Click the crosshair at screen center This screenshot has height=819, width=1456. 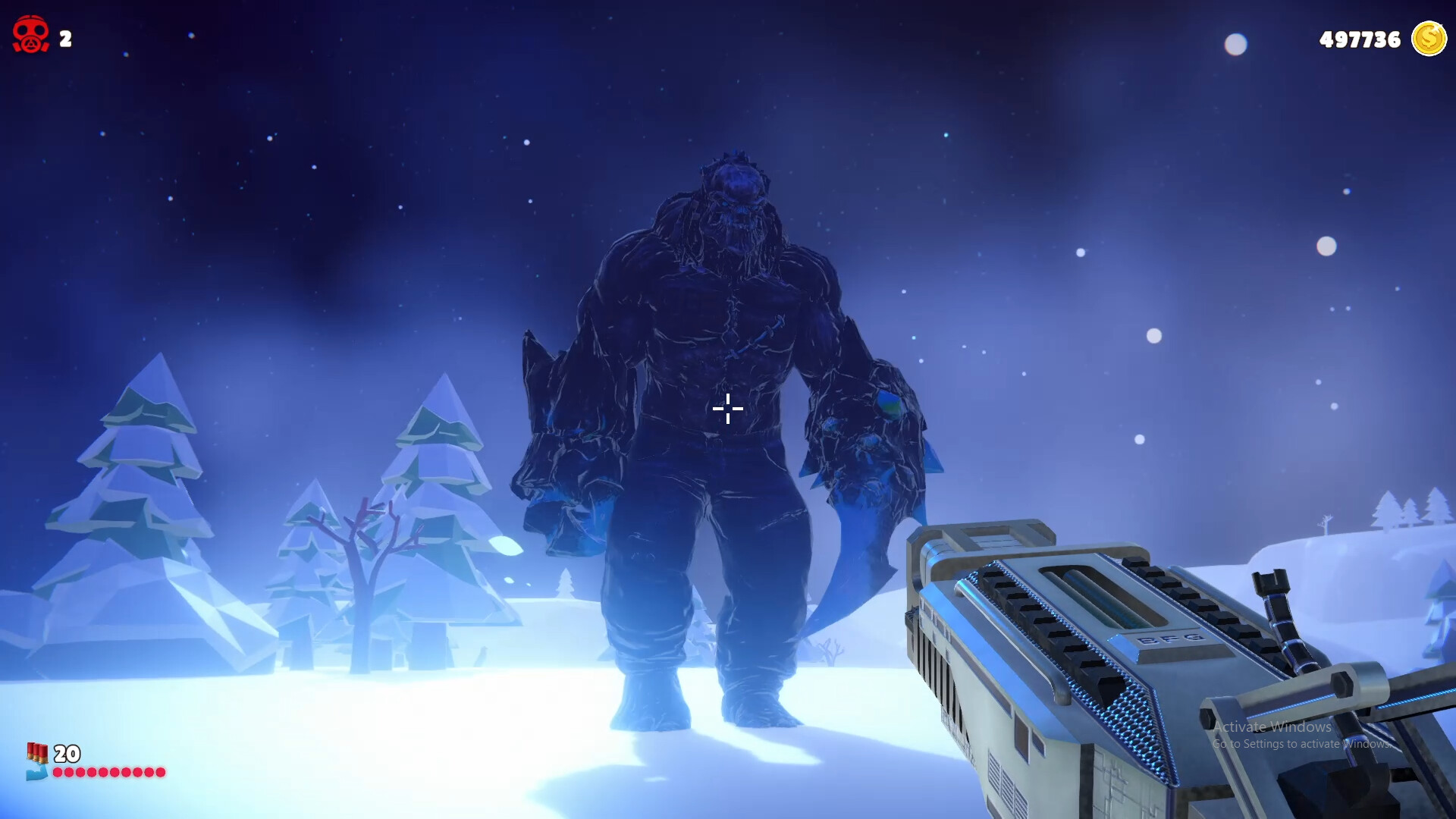(x=727, y=409)
